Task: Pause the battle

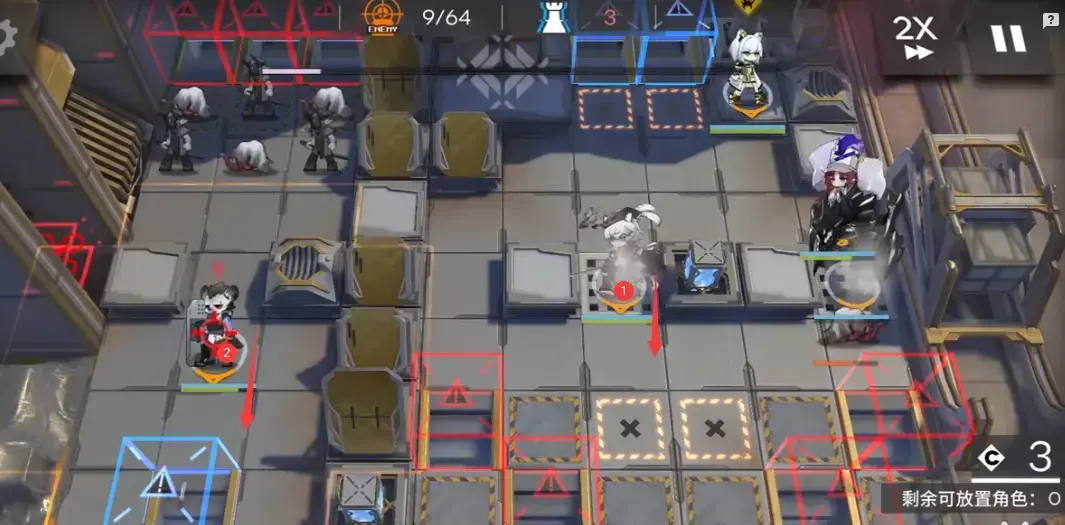Action: [1008, 38]
